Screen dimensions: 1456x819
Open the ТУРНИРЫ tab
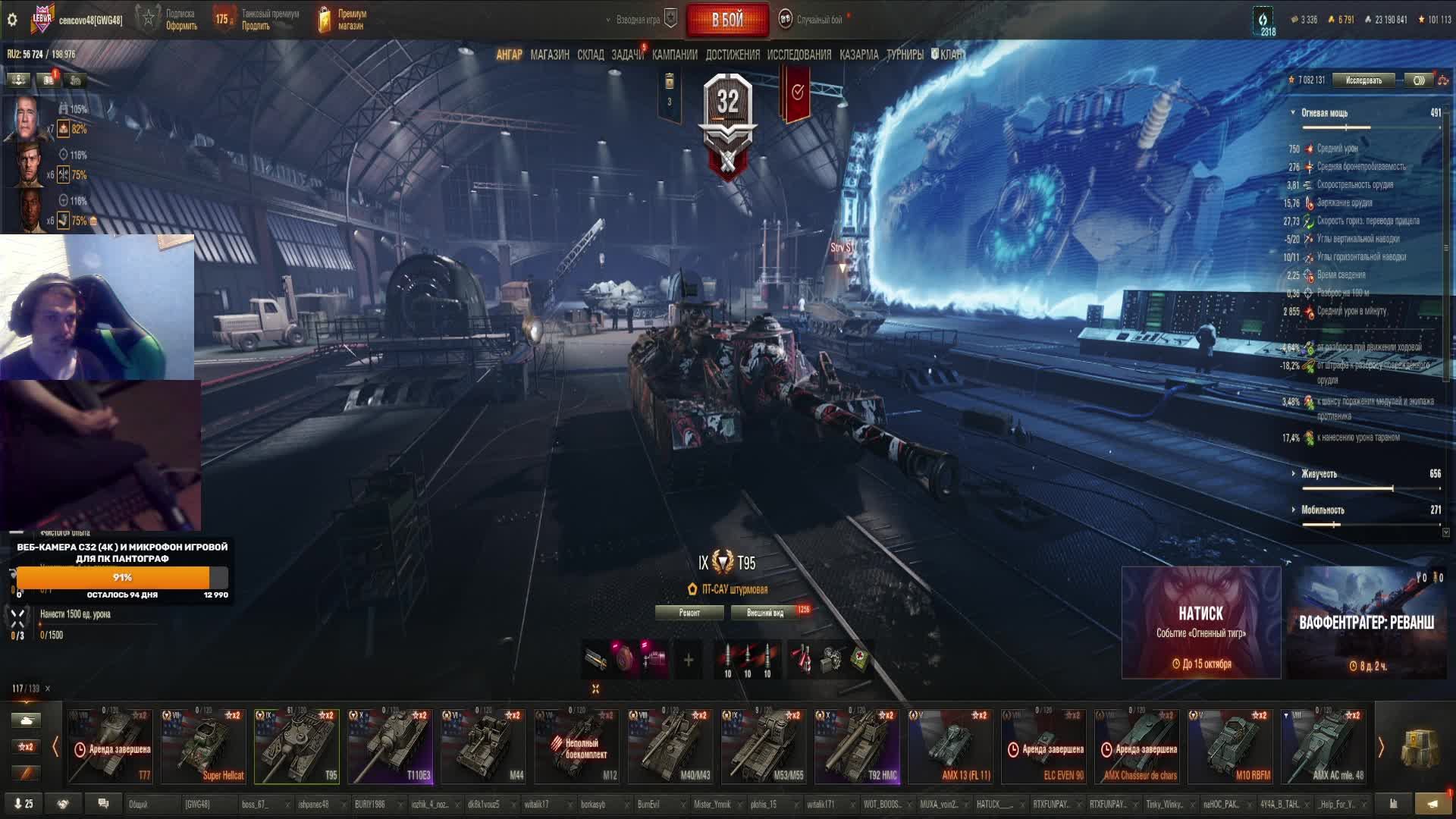(x=905, y=55)
